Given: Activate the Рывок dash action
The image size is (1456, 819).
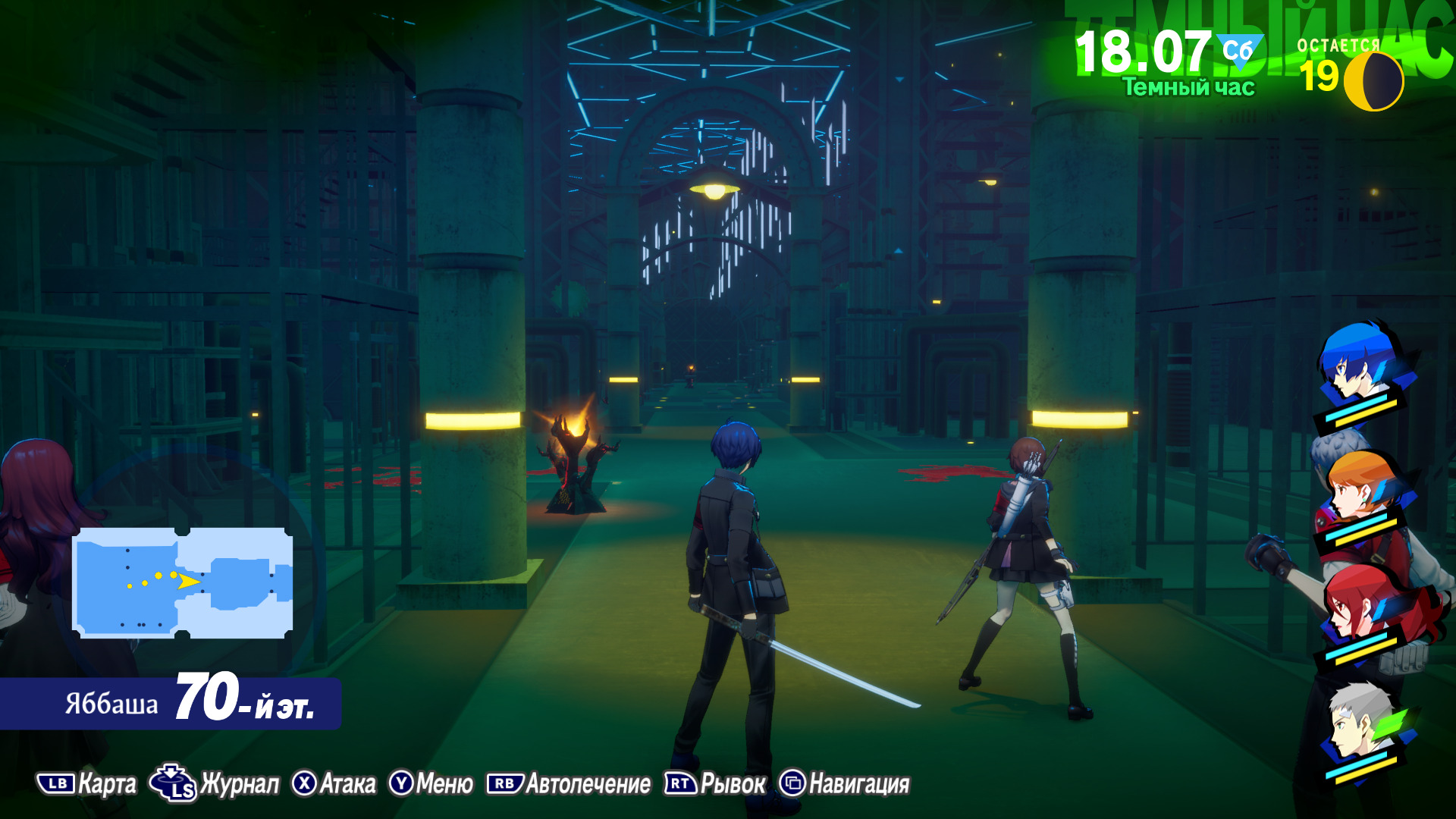Looking at the screenshot, I should [x=716, y=784].
